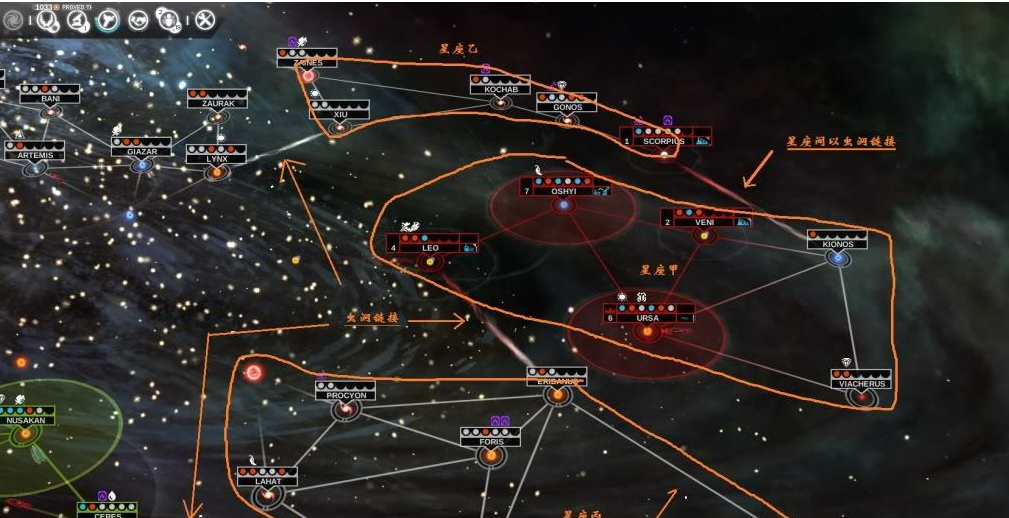Select the NUSAKAN star system label
Screen dimensions: 1009x518
point(25,421)
